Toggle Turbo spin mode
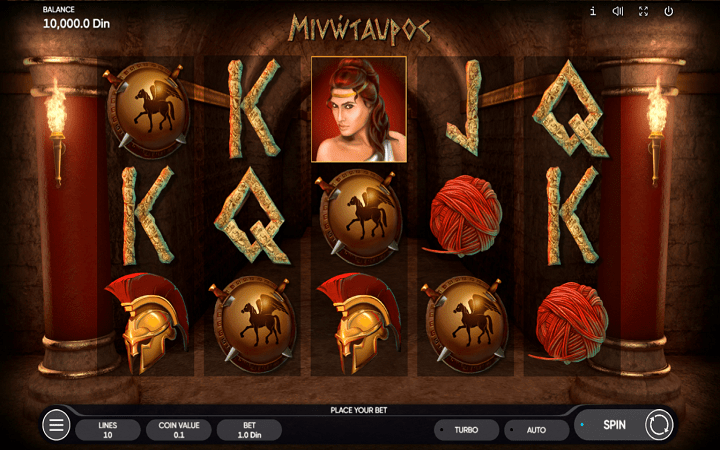Screen dimensions: 720x450 tap(466, 430)
